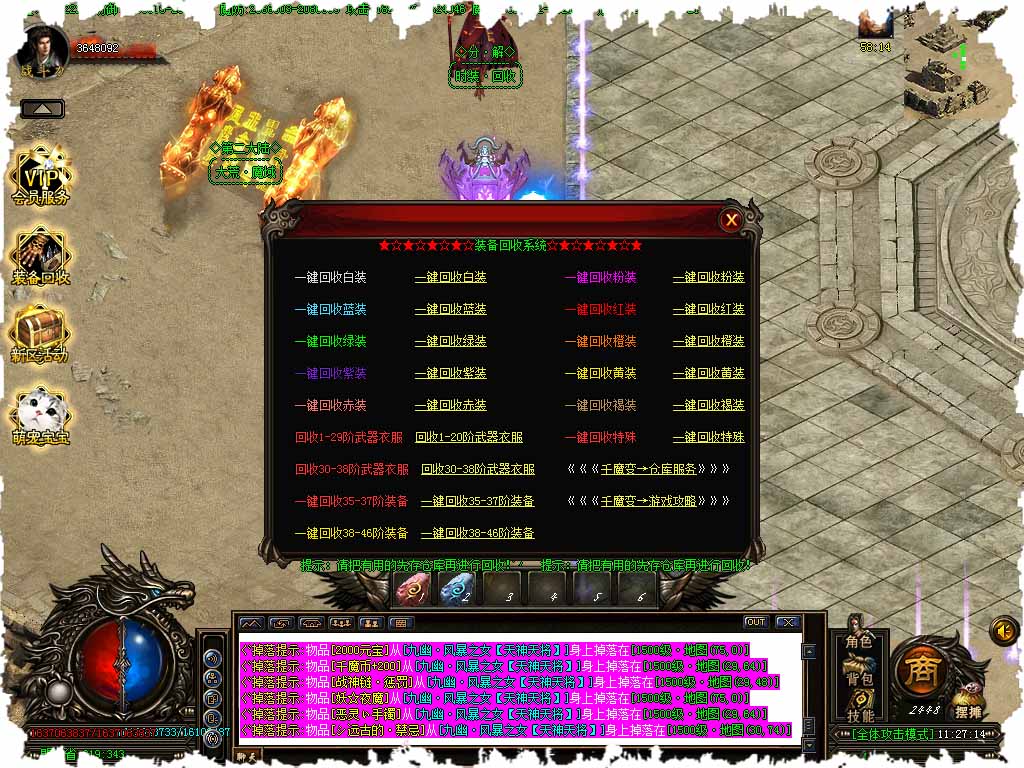The image size is (1024, 768).
Task: Click the underlined 一键回收白装 link
Action: coord(450,277)
